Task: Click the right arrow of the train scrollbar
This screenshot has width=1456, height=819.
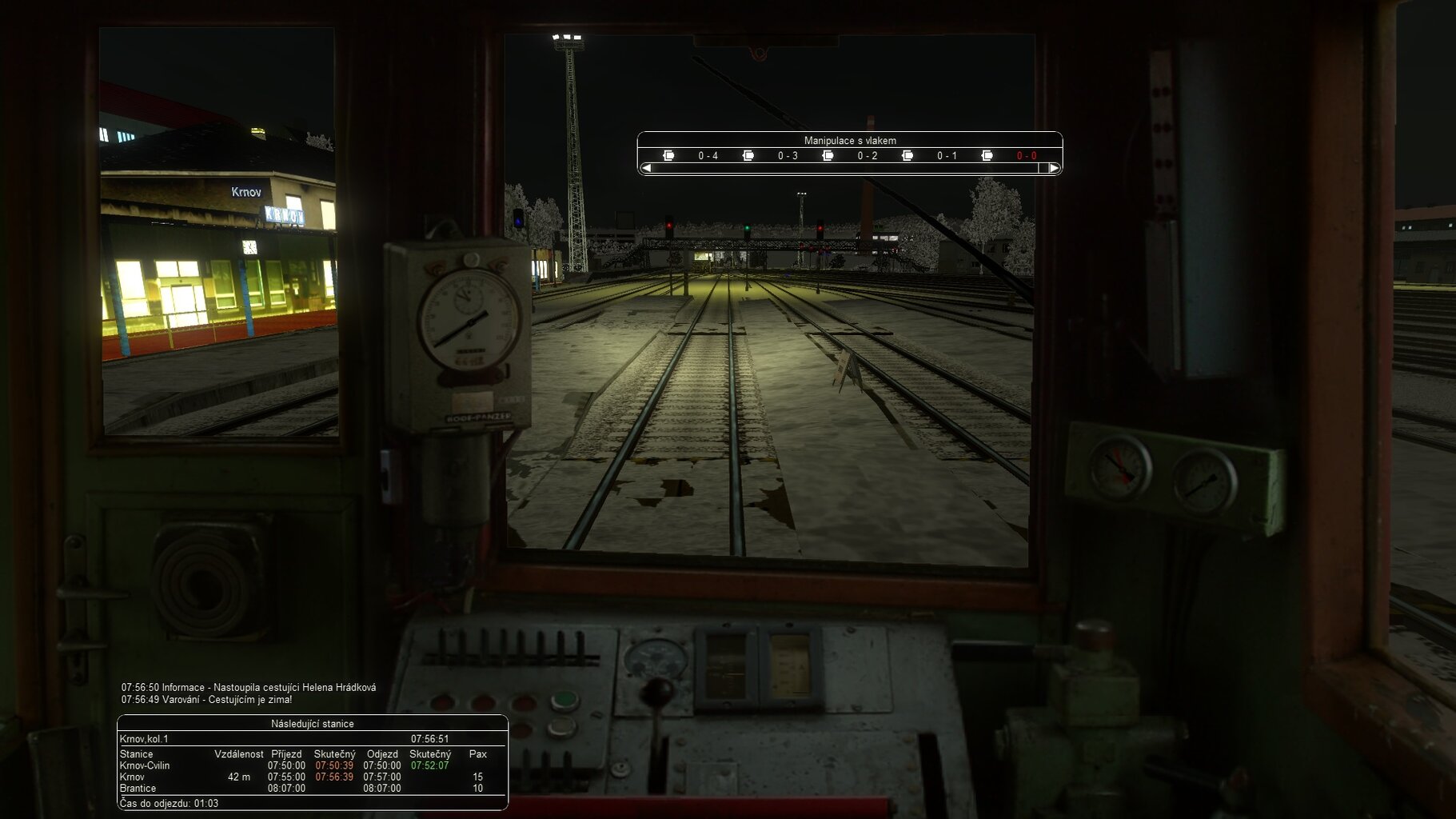Action: [x=1054, y=168]
